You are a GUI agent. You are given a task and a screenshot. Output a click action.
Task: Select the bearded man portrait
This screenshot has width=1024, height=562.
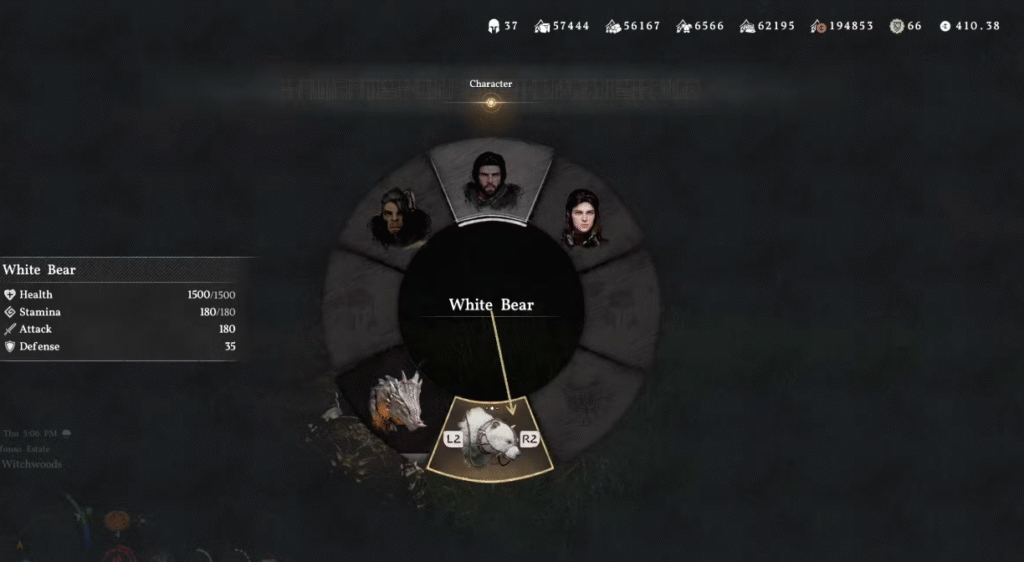point(489,181)
